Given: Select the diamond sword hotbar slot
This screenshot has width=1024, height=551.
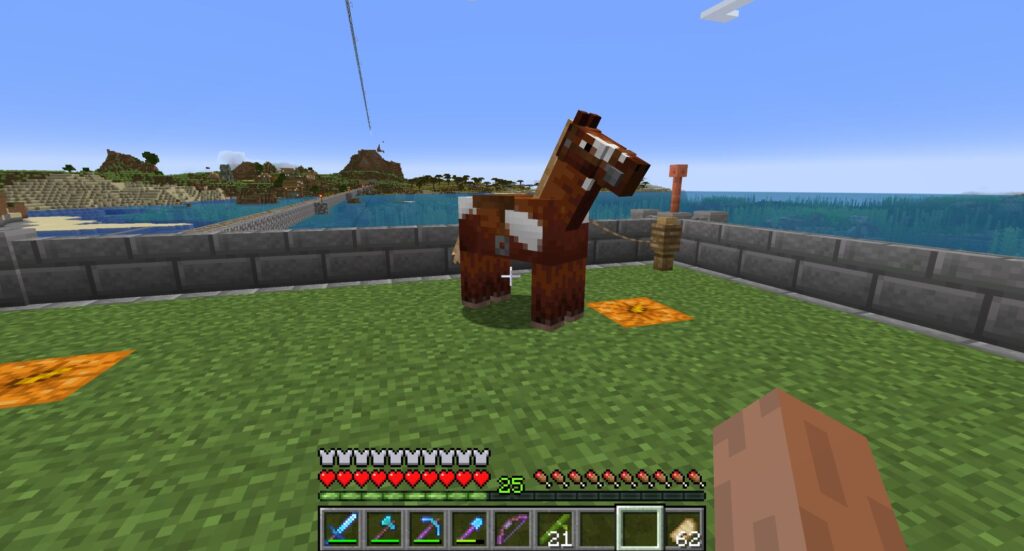Looking at the screenshot, I should coord(341,527).
